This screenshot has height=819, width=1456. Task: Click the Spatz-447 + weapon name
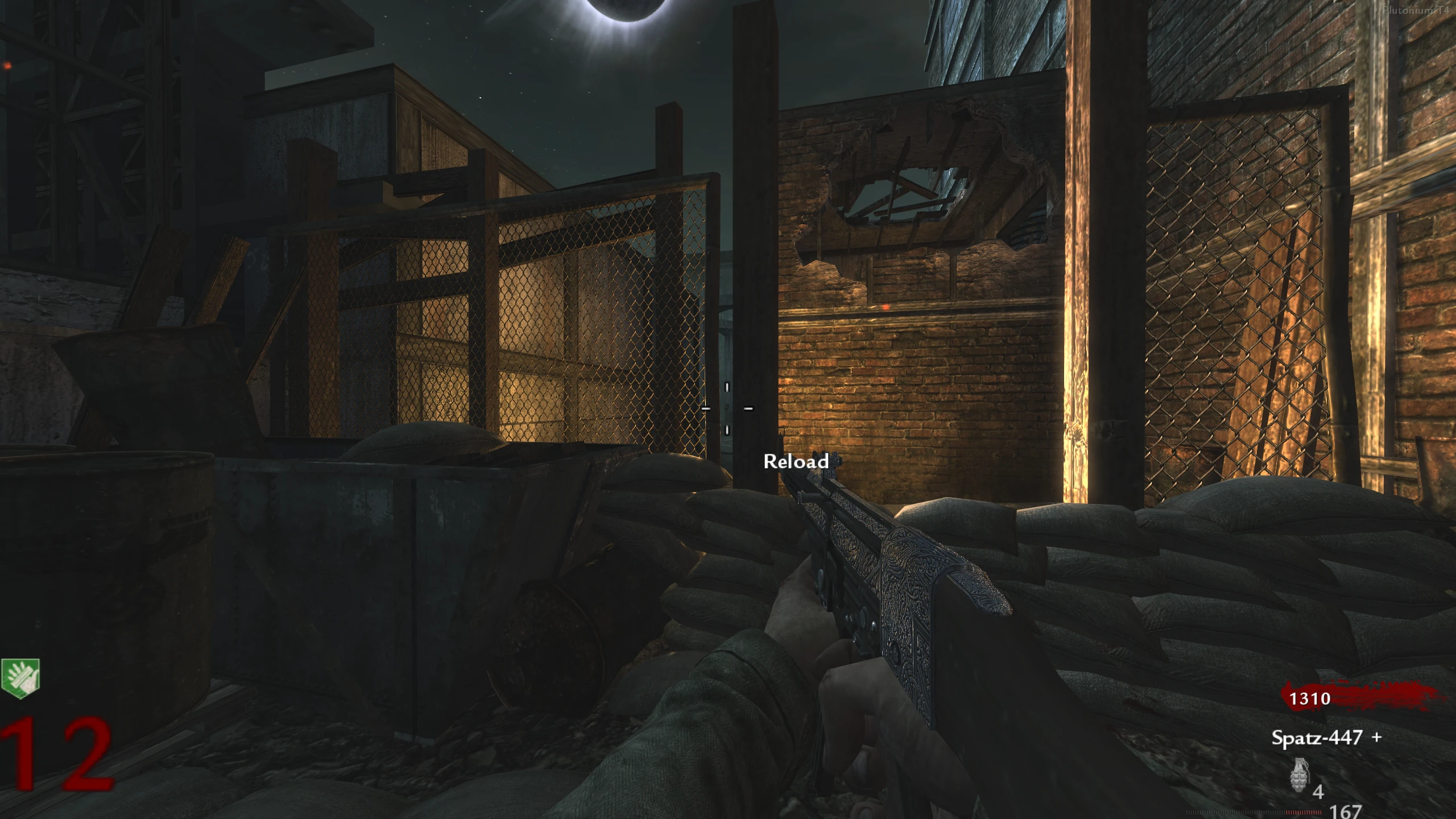[1326, 738]
